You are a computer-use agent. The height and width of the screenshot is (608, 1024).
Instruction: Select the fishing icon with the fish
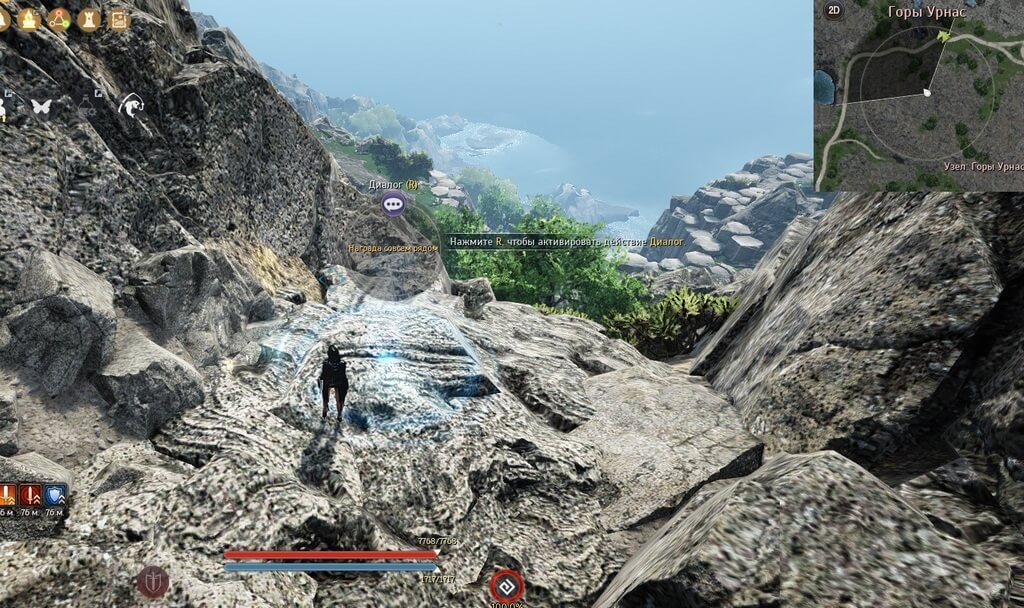130,103
